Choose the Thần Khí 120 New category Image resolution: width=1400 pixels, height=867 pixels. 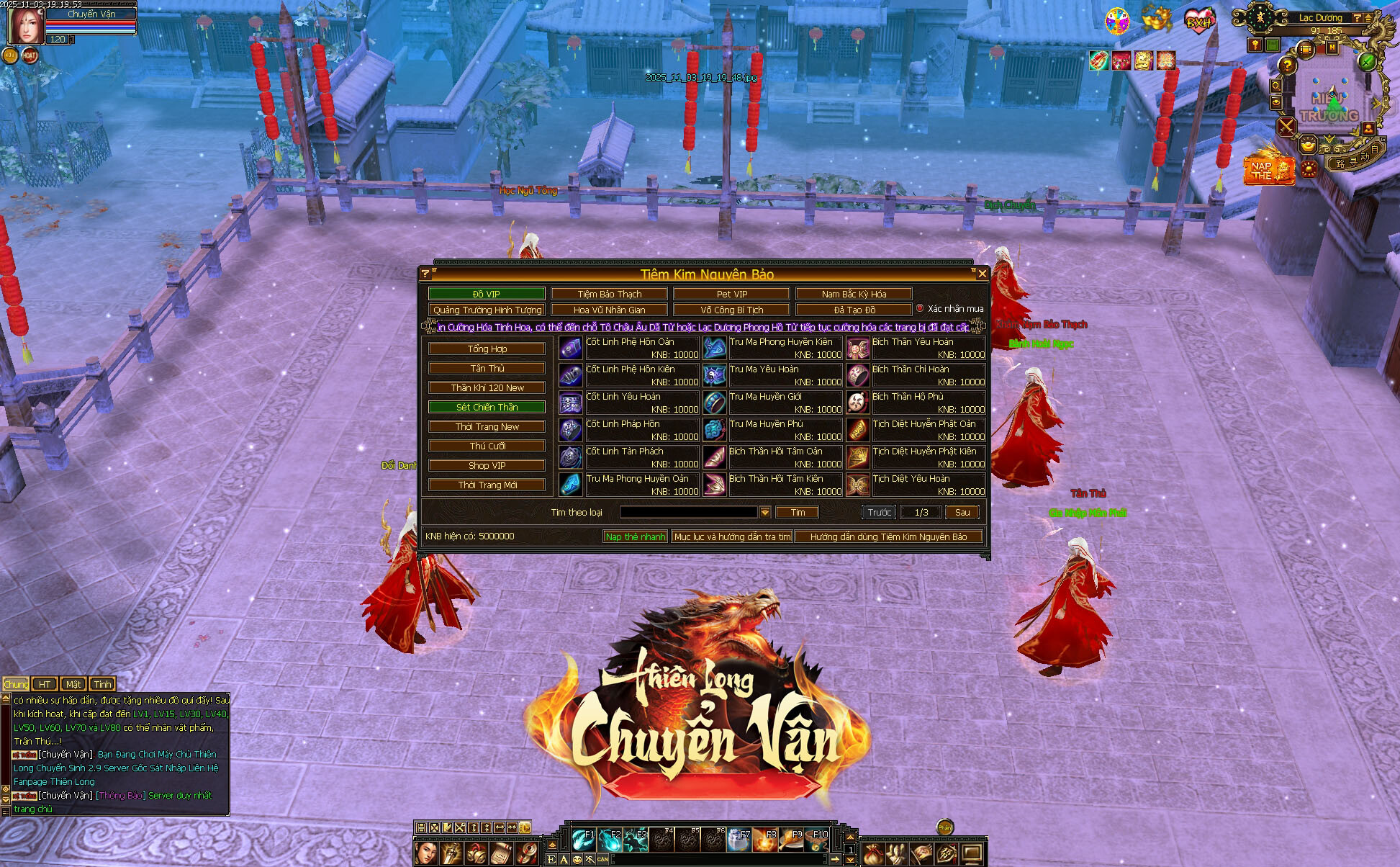[x=487, y=387]
